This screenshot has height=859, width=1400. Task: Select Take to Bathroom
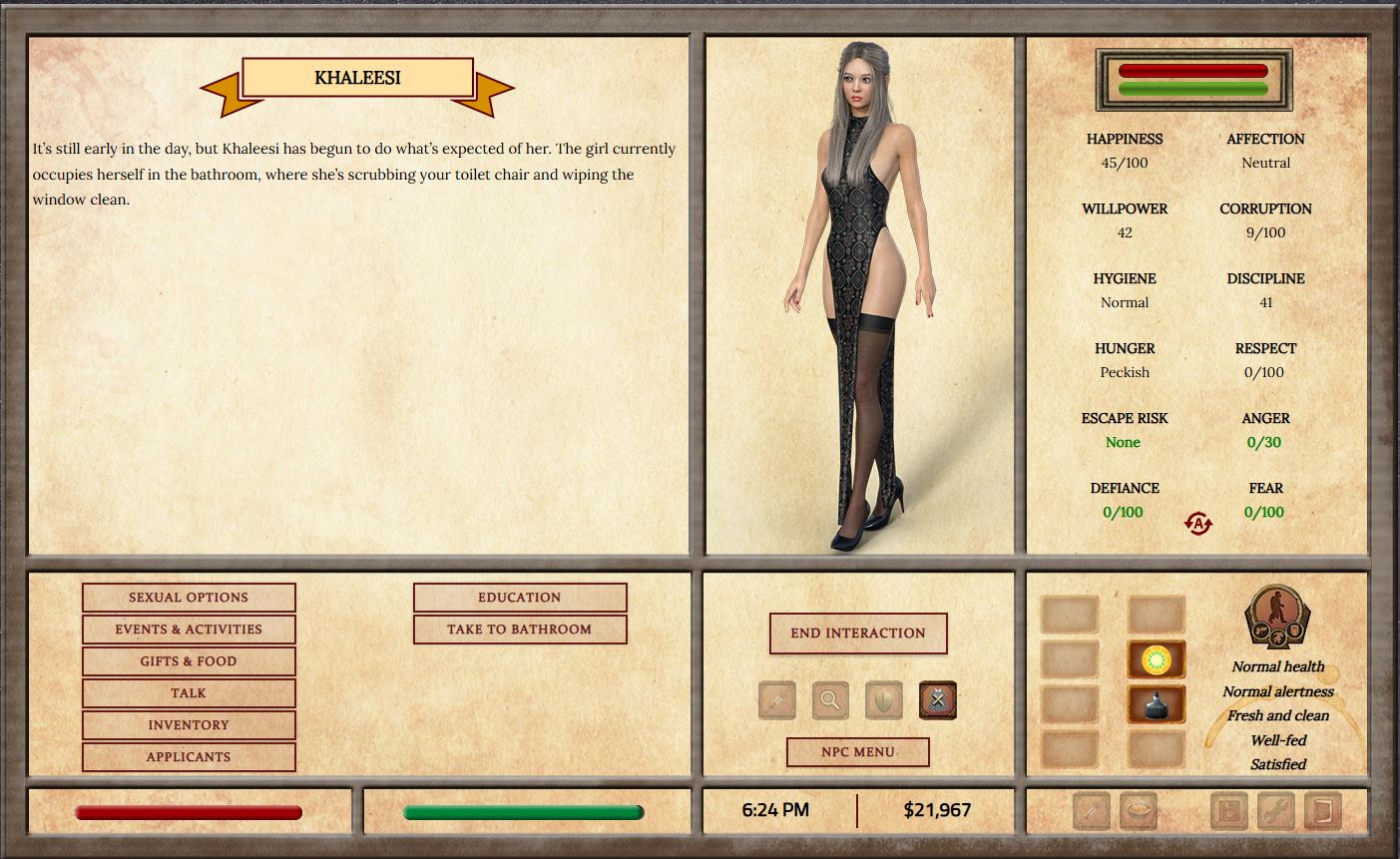520,630
